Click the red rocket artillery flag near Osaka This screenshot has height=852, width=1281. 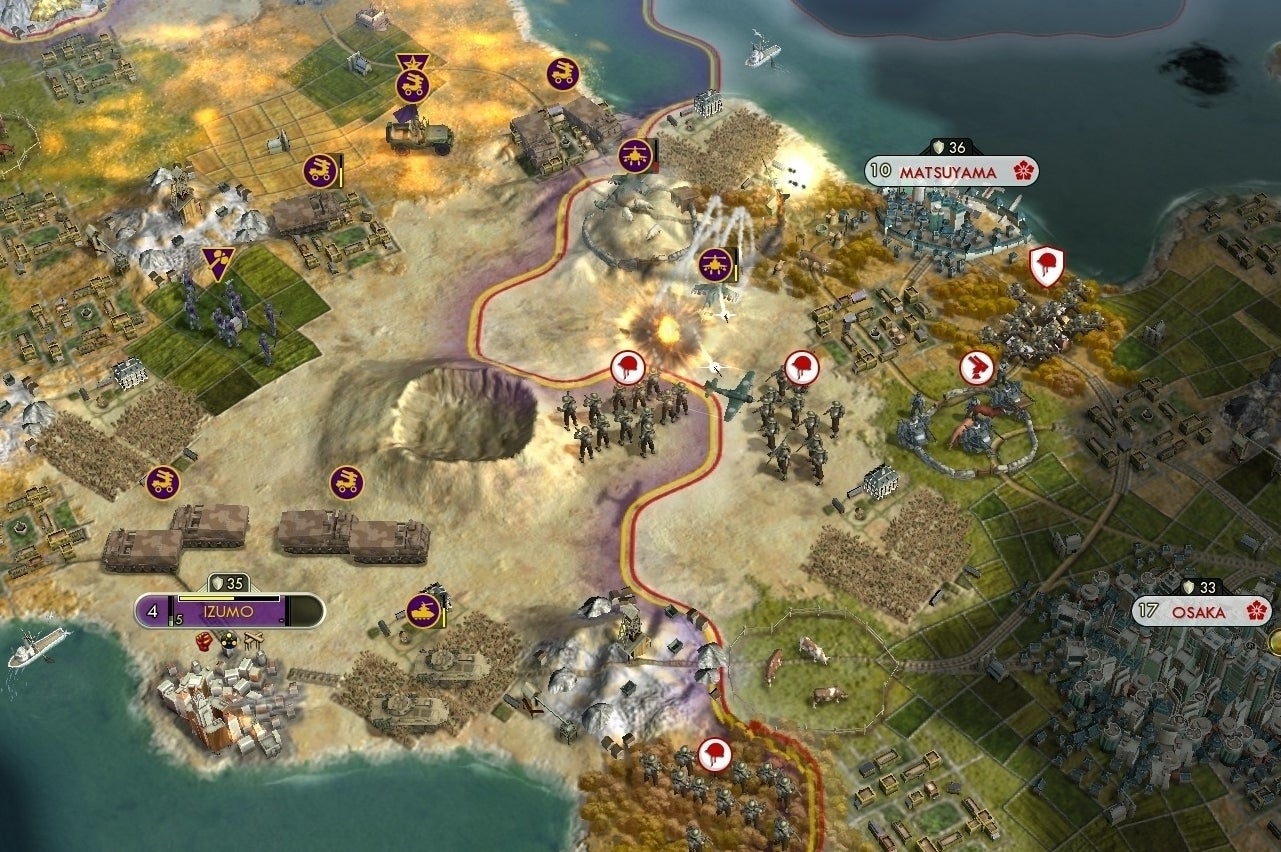click(979, 364)
